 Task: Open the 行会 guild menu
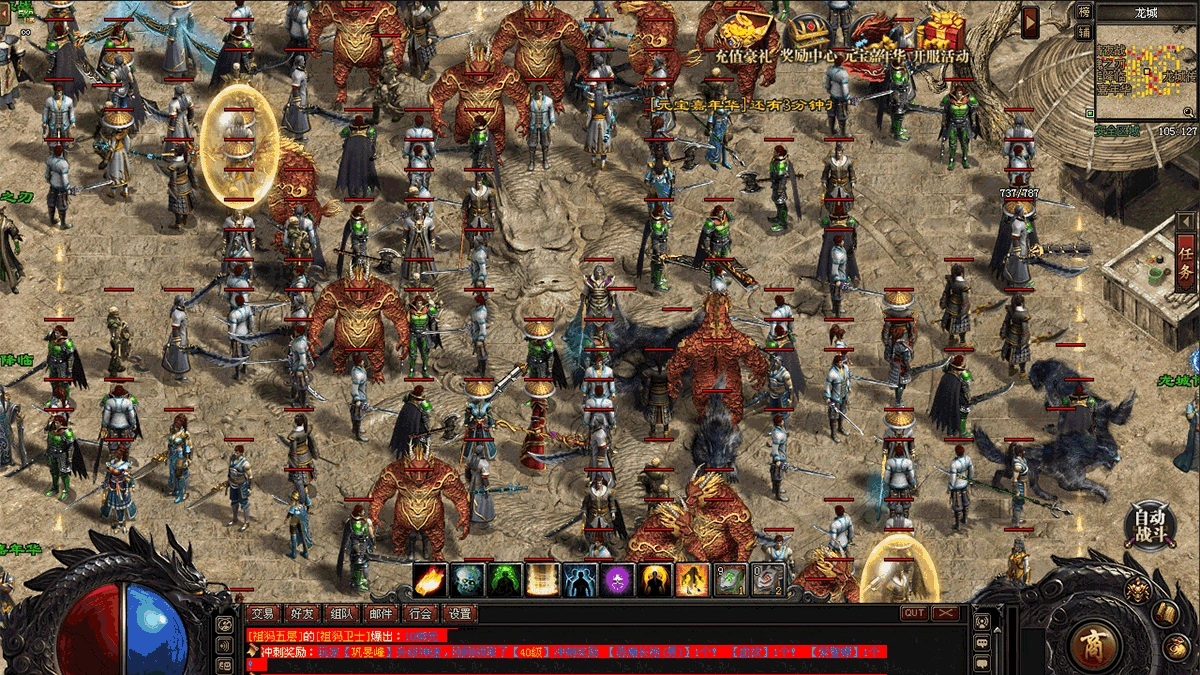[x=421, y=613]
